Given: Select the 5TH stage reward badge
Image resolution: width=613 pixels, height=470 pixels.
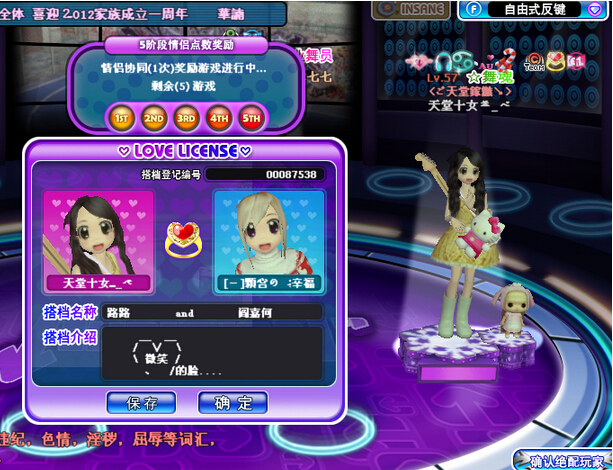Looking at the screenshot, I should click(x=251, y=117).
